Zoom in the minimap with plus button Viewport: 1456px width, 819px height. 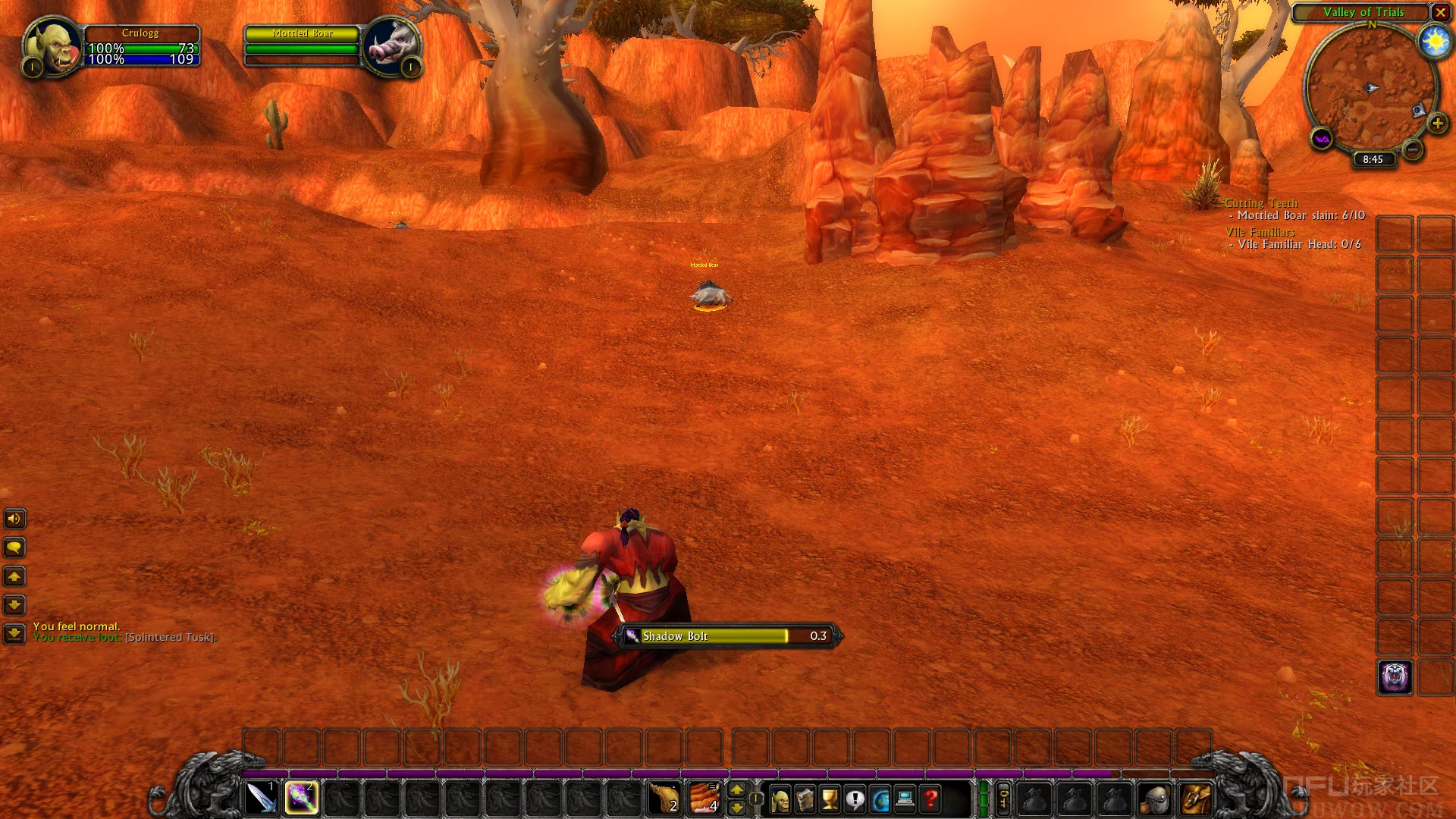coord(1437,123)
